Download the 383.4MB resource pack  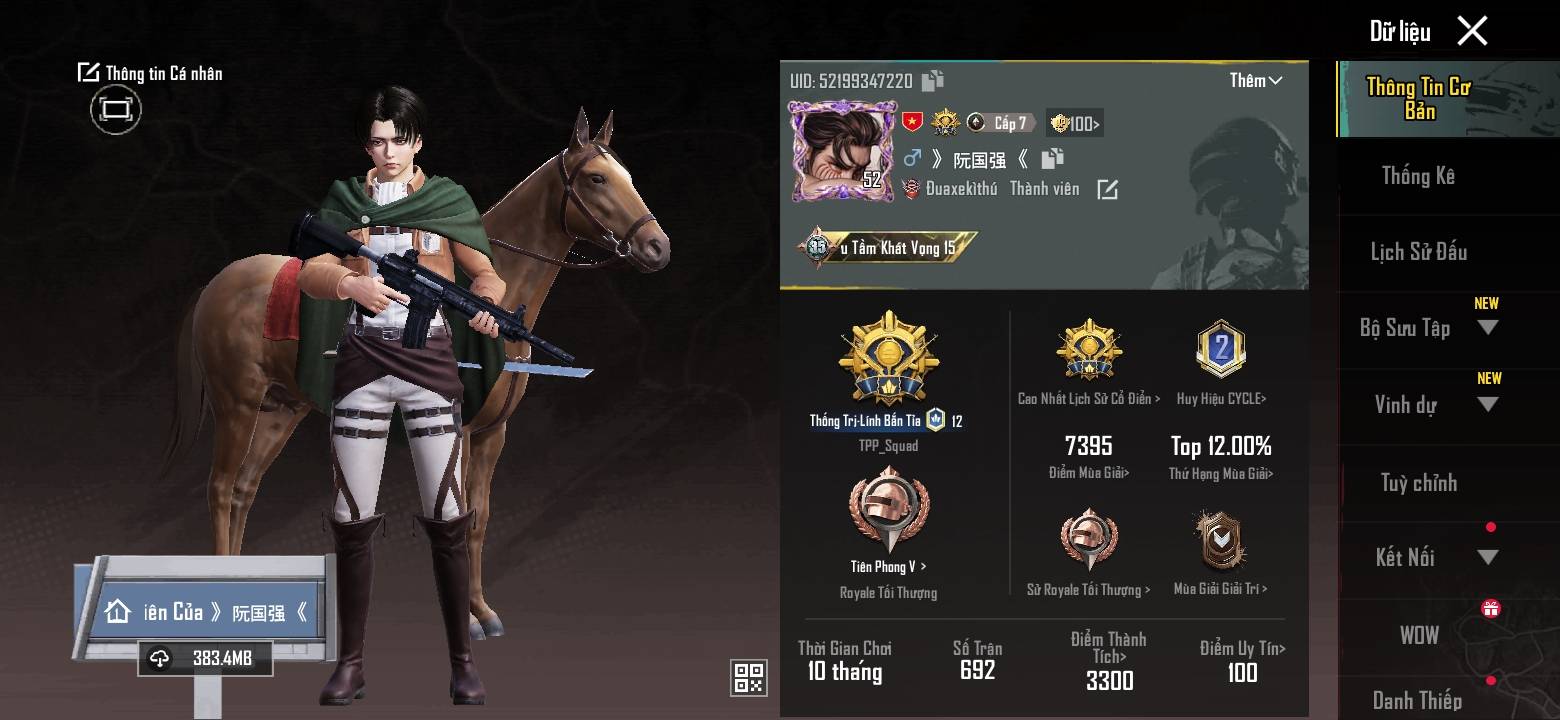(205, 658)
